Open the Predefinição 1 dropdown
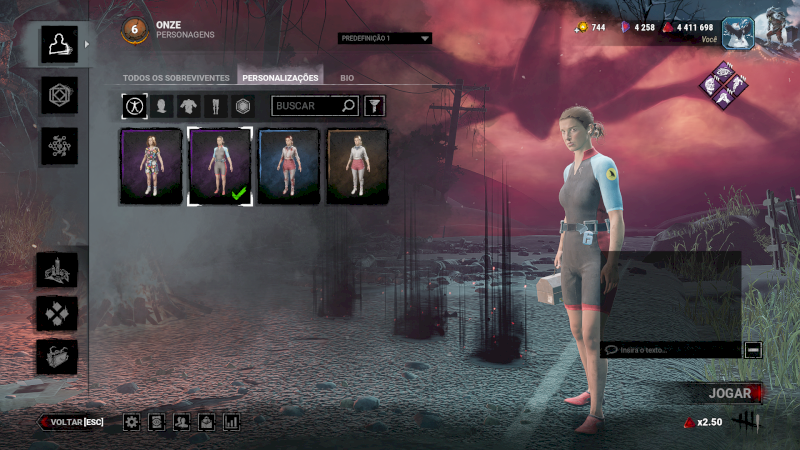The width and height of the screenshot is (800, 450). 385,38
